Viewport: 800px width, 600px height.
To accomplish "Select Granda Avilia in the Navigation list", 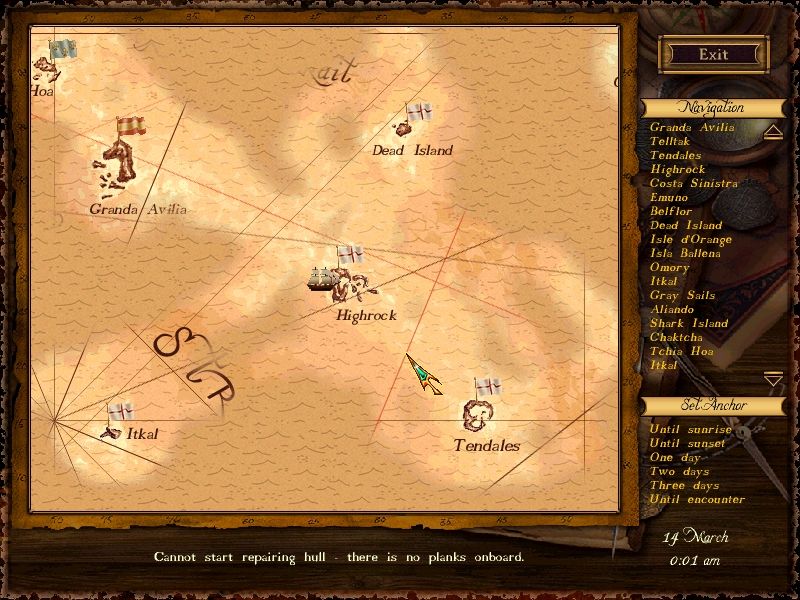I will click(692, 127).
